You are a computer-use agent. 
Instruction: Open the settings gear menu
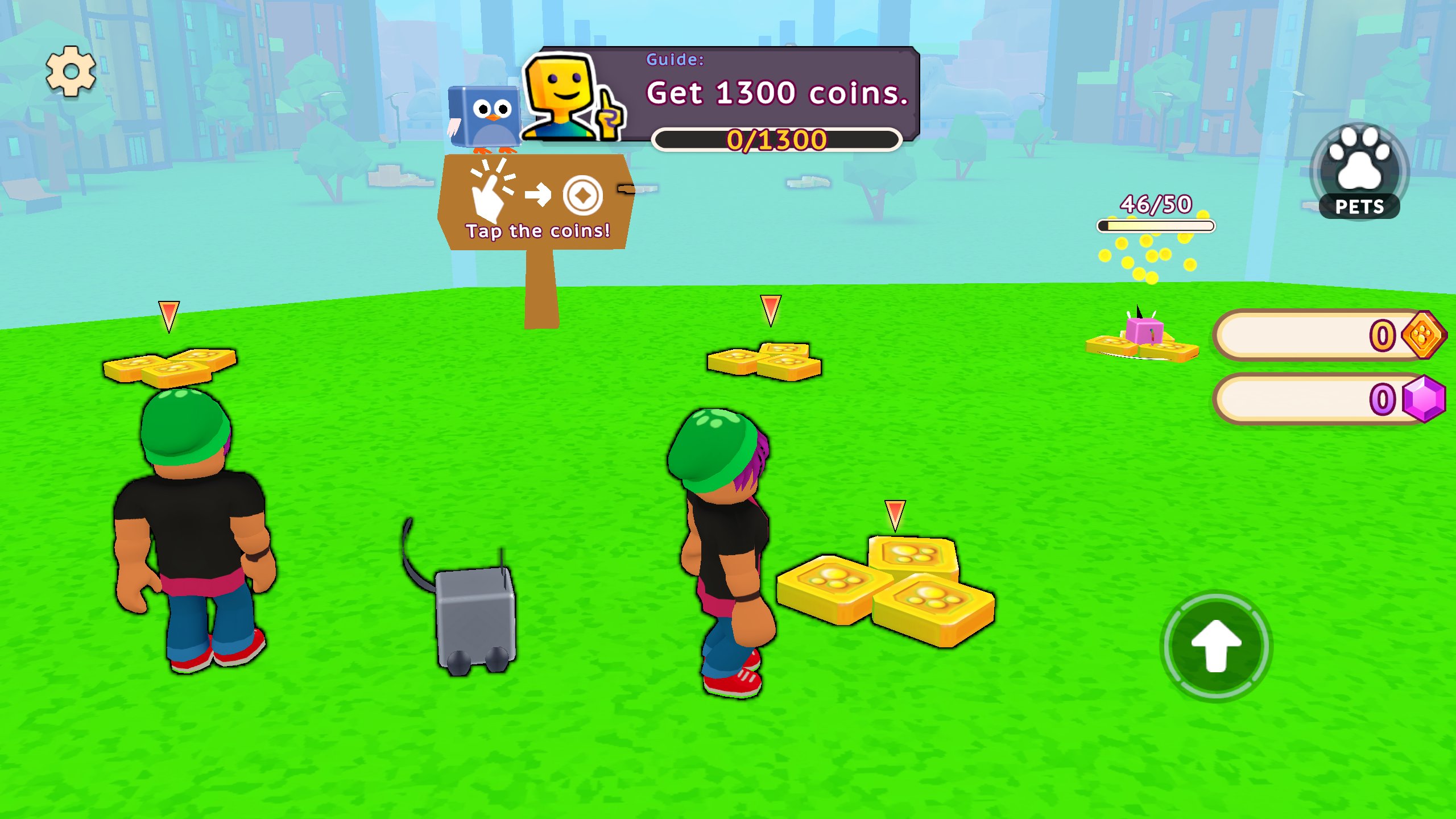[x=72, y=72]
